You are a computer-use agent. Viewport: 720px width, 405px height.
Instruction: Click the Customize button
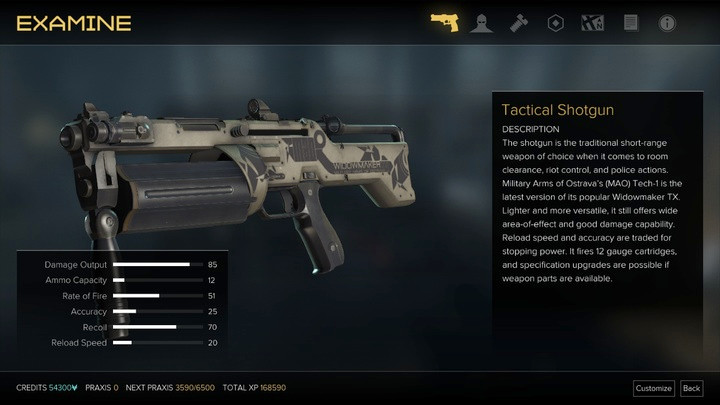tap(653, 388)
